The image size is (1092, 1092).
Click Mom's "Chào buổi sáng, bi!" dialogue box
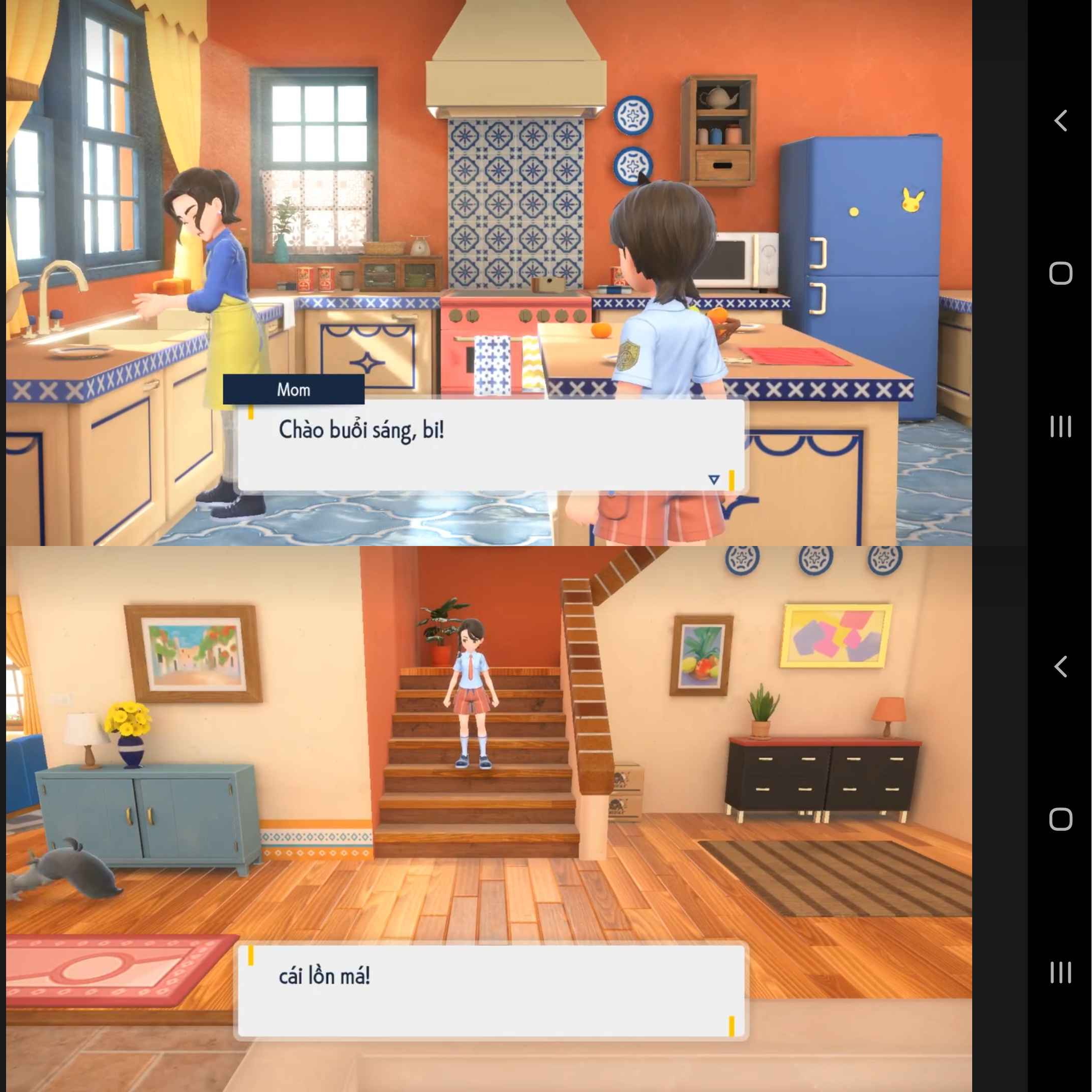coord(490,445)
